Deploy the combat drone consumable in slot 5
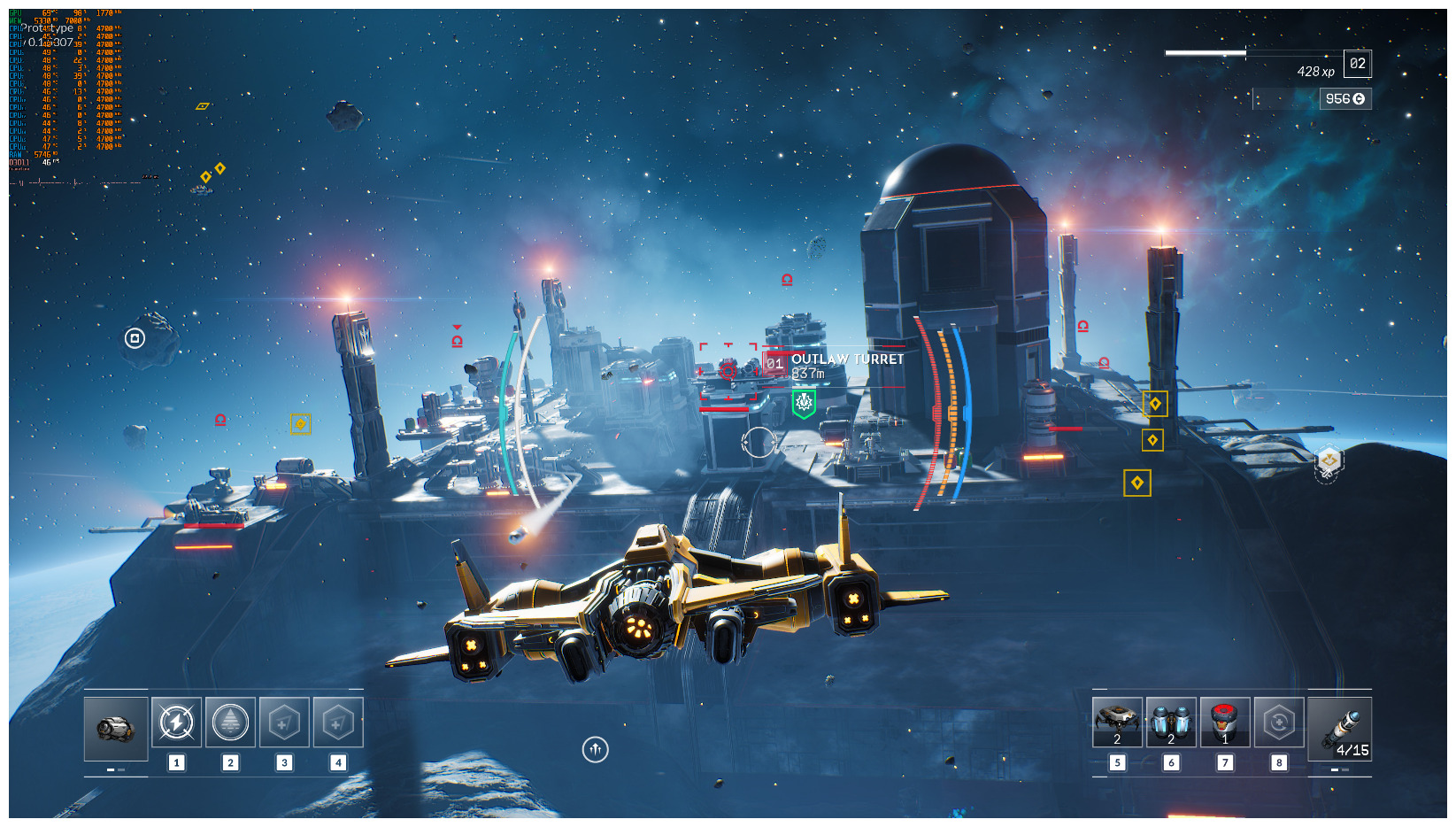Screen dimensions: 1456x827 (1117, 720)
